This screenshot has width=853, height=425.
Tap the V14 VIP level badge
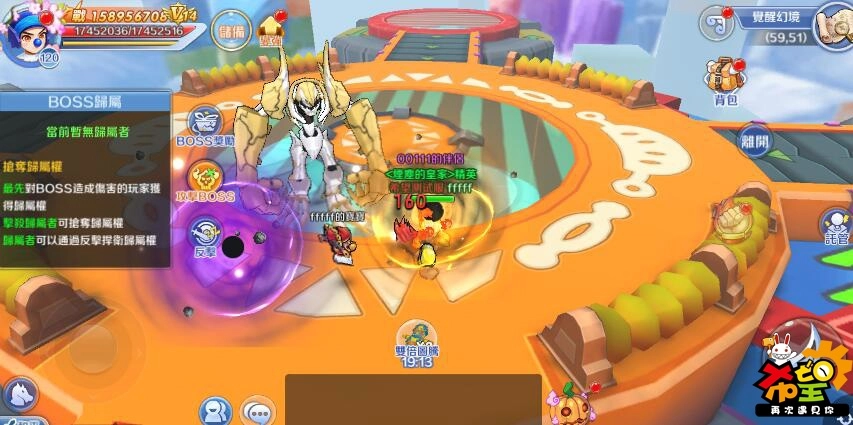(x=183, y=15)
